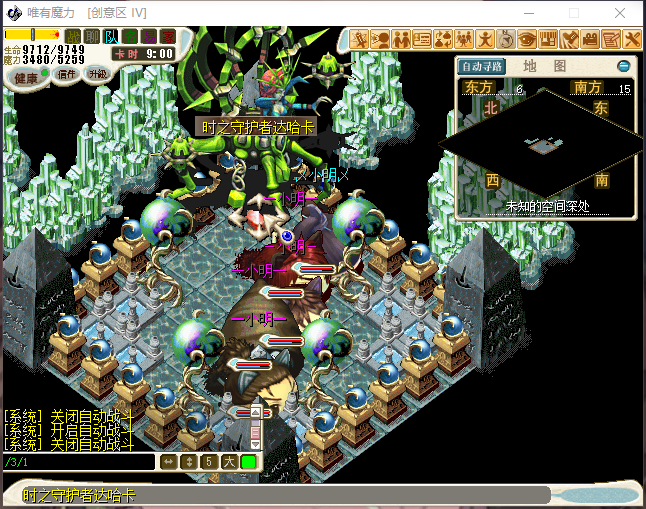Click the green square chat color button
The image size is (646, 509).
[x=247, y=462]
